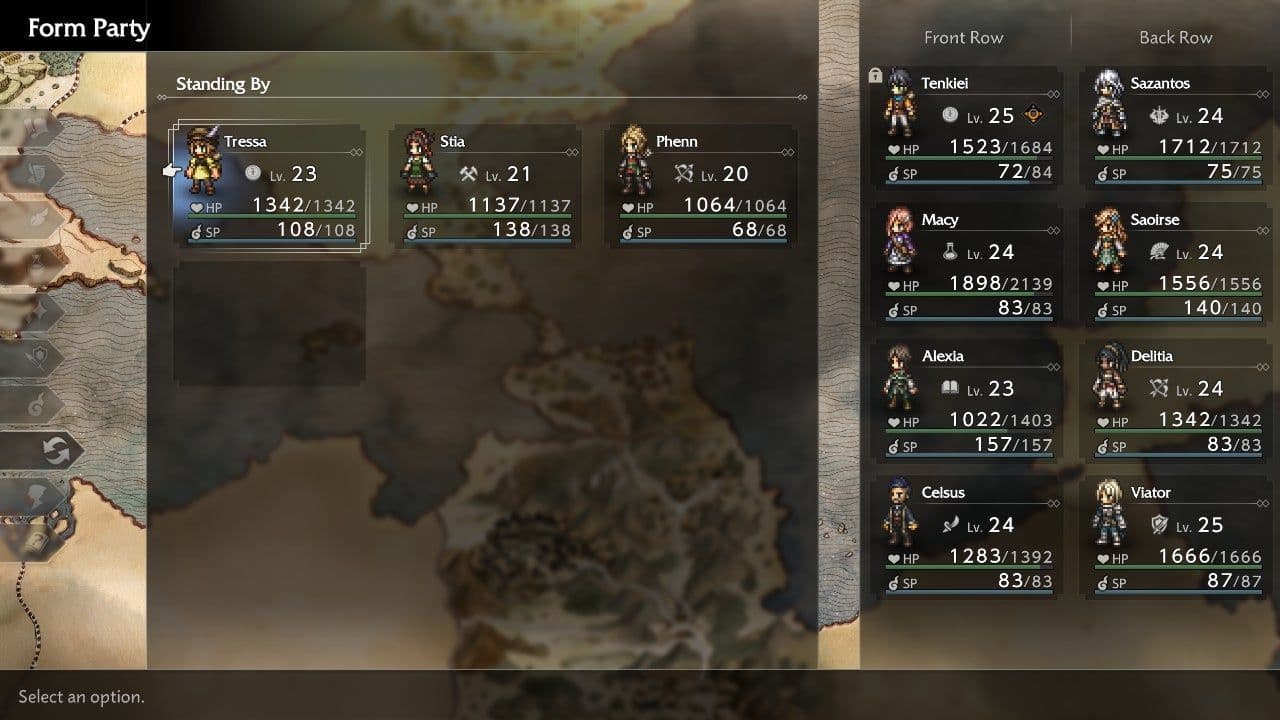
Task: Choose Saoirse's party slot
Action: [x=1176, y=265]
